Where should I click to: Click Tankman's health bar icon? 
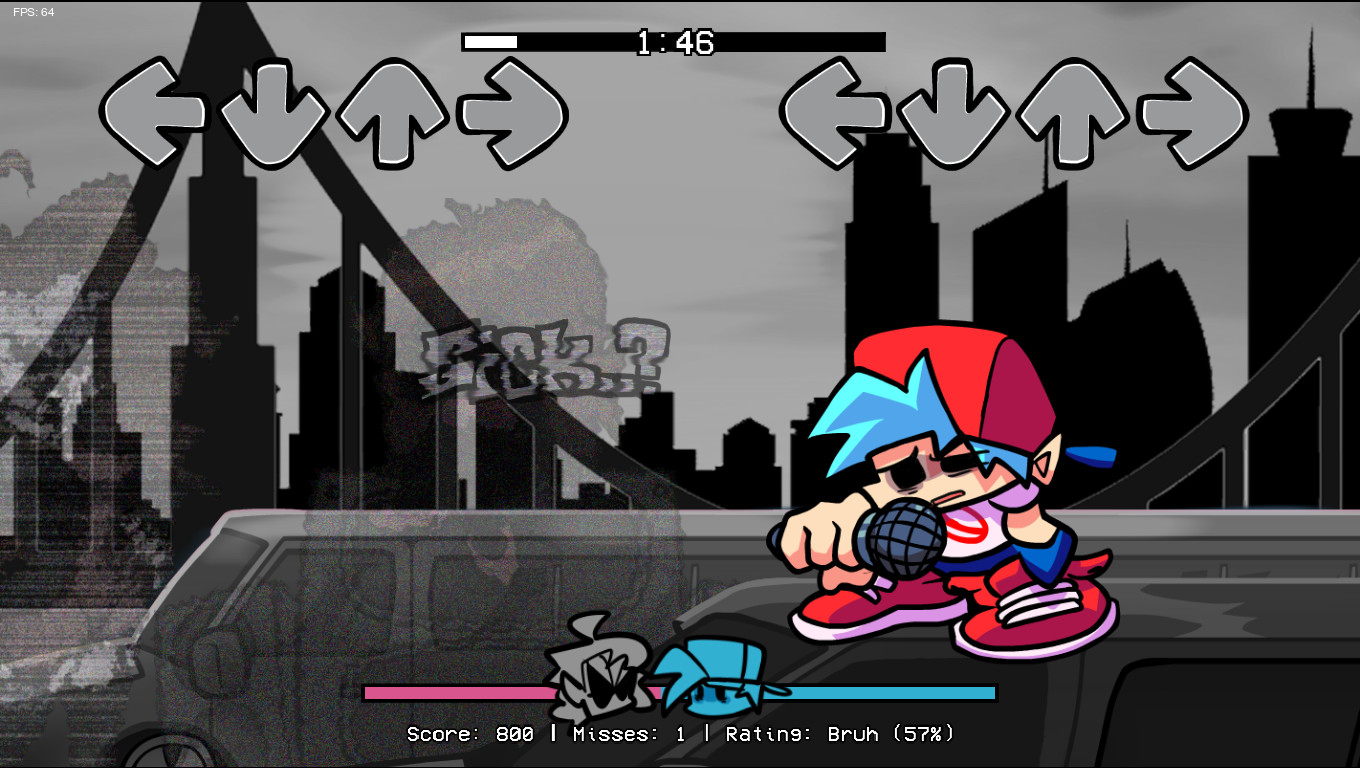pos(595,678)
